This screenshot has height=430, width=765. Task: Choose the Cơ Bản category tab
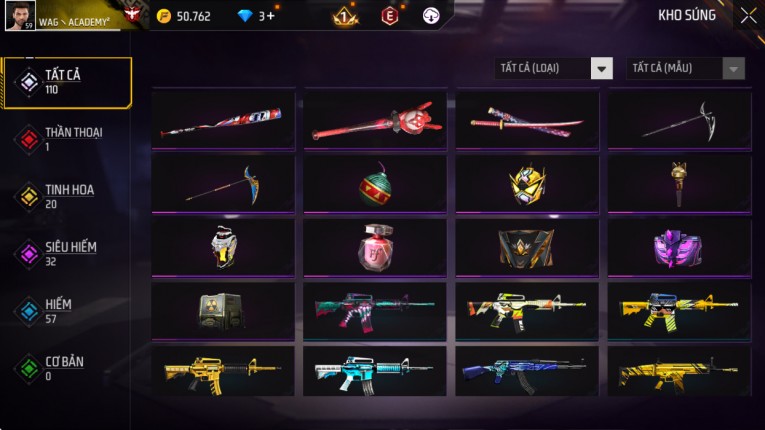pyautogui.click(x=66, y=368)
